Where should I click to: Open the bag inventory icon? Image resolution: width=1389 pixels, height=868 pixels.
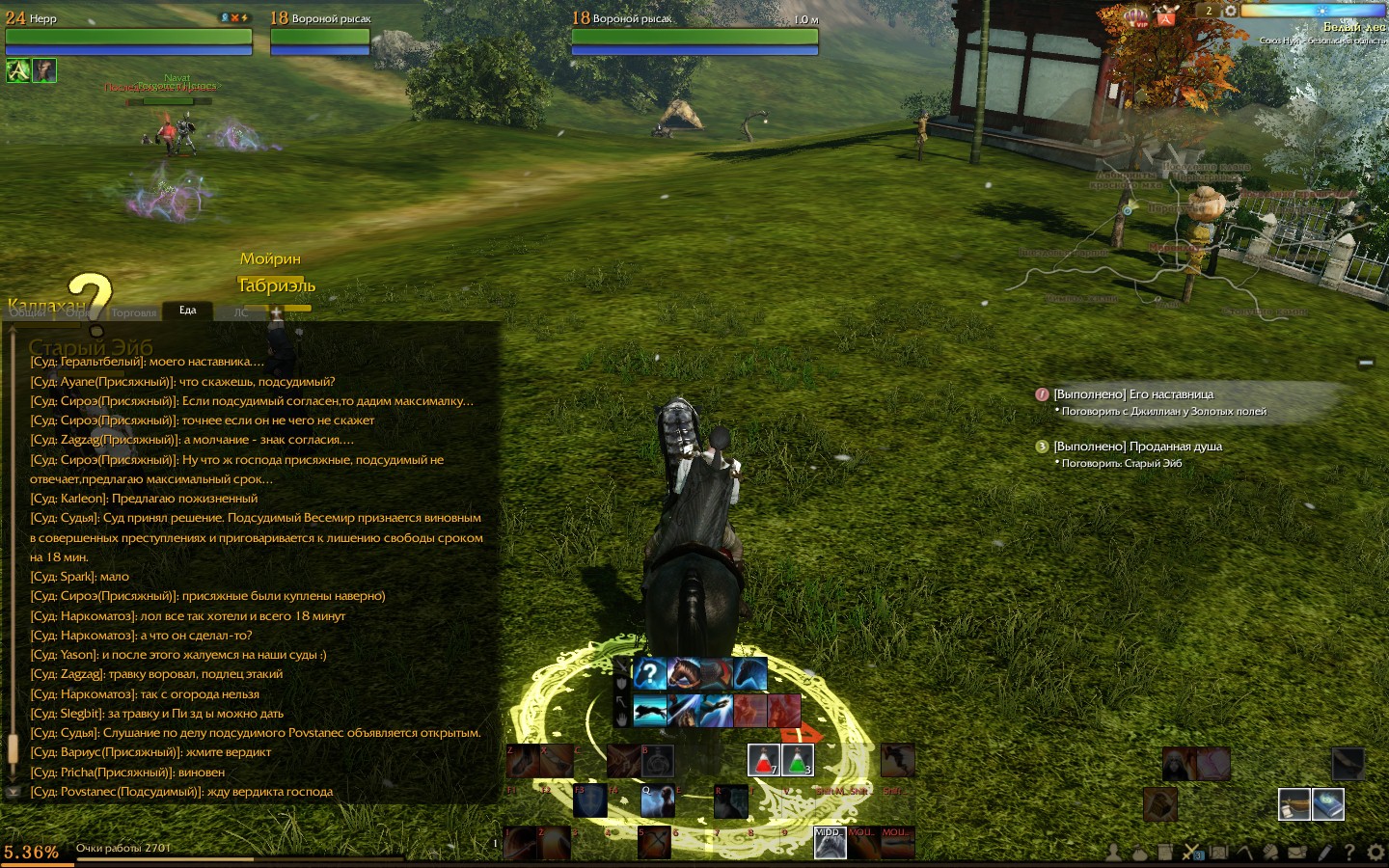click(x=1139, y=853)
